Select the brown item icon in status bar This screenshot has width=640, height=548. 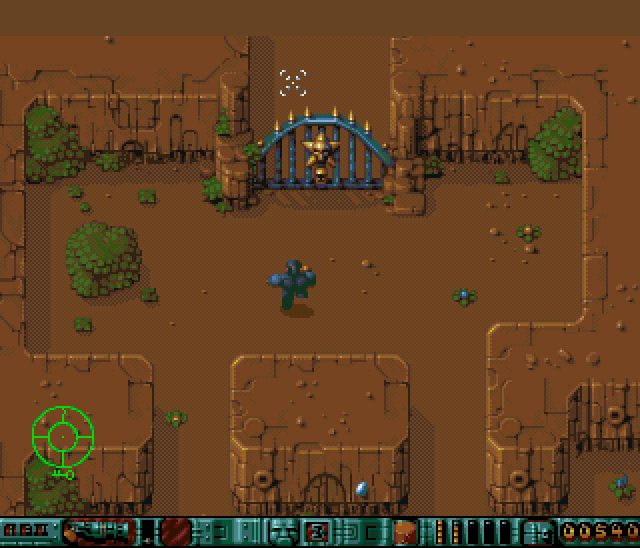pos(405,531)
